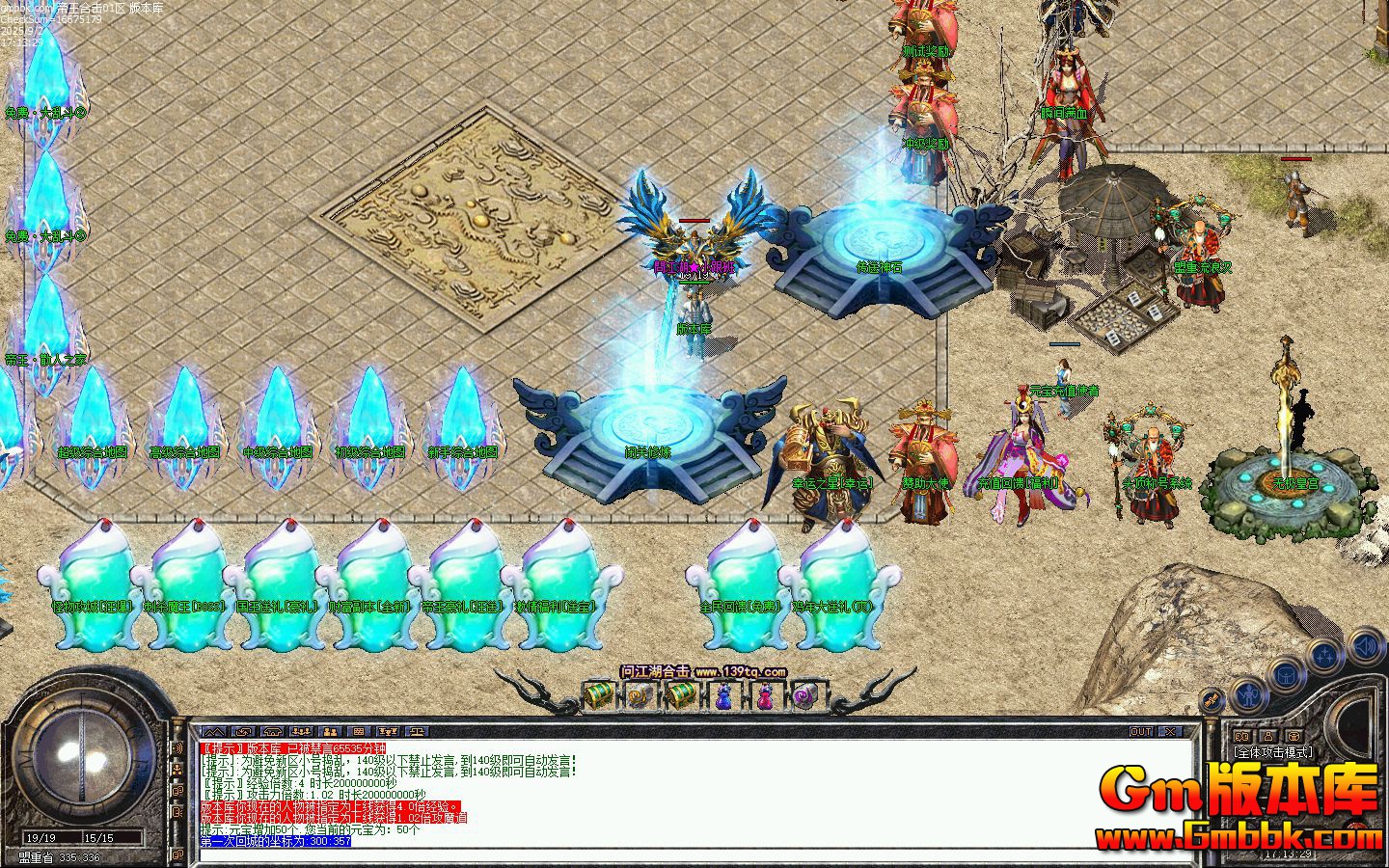The image size is (1389, 868).
Task: Use the purple swirl scroll belt slot
Action: (x=804, y=694)
